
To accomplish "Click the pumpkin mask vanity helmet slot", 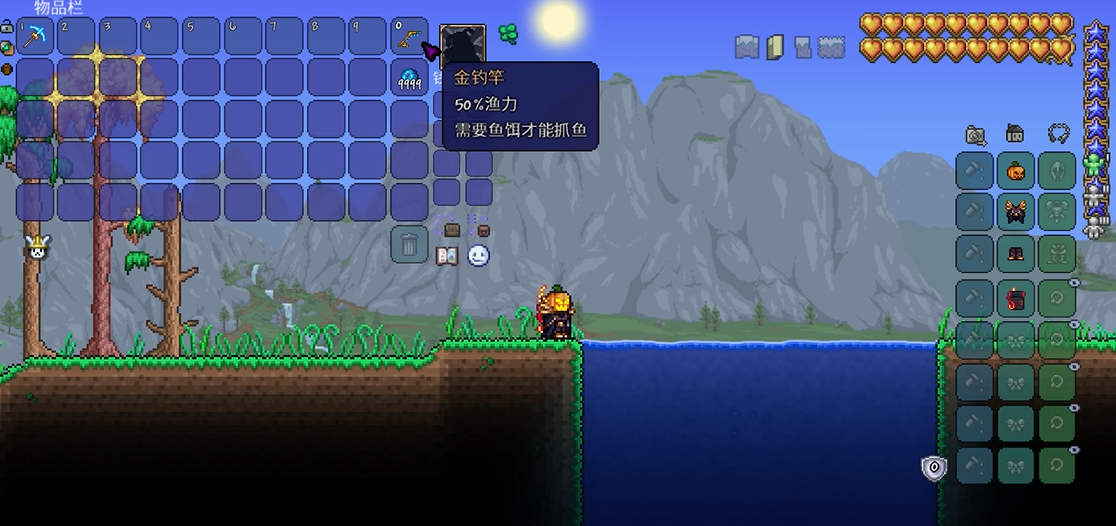I will [1016, 170].
